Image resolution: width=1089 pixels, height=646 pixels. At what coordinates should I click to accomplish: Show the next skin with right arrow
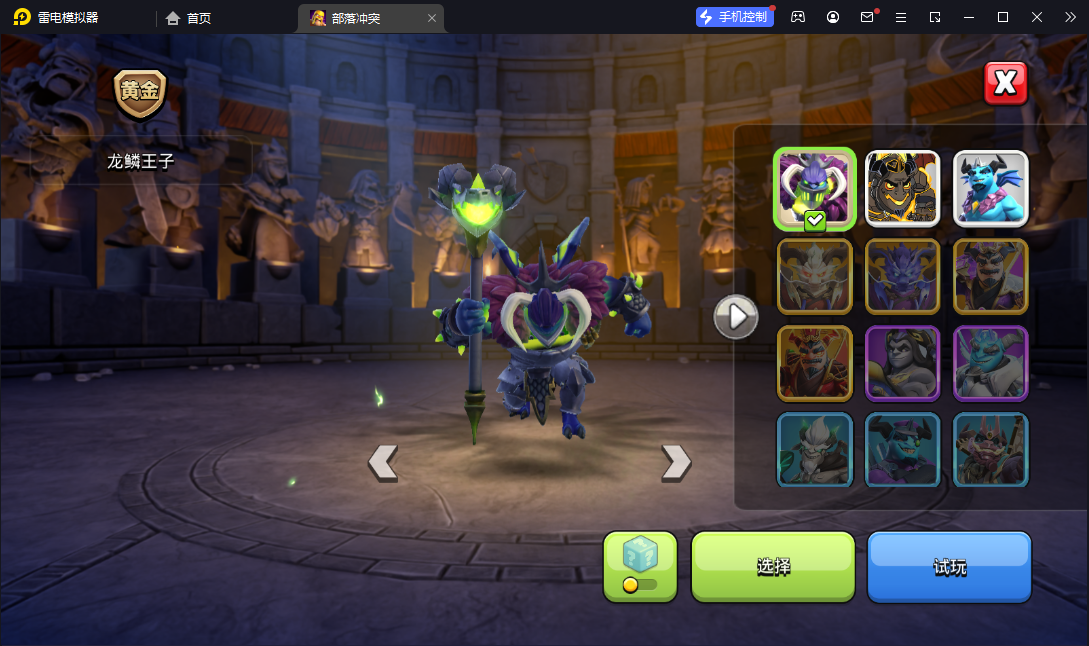(676, 461)
